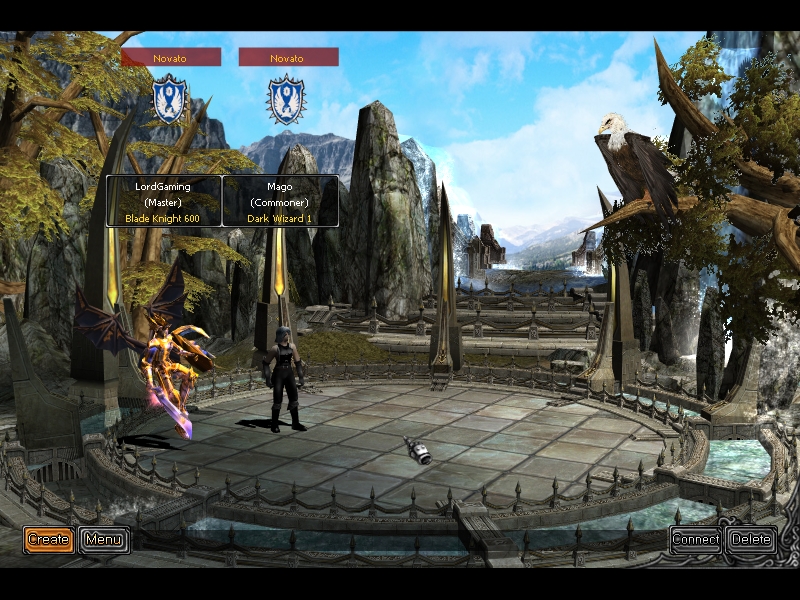This screenshot has width=800, height=600.
Task: Open the Menu button
Action: click(x=104, y=540)
